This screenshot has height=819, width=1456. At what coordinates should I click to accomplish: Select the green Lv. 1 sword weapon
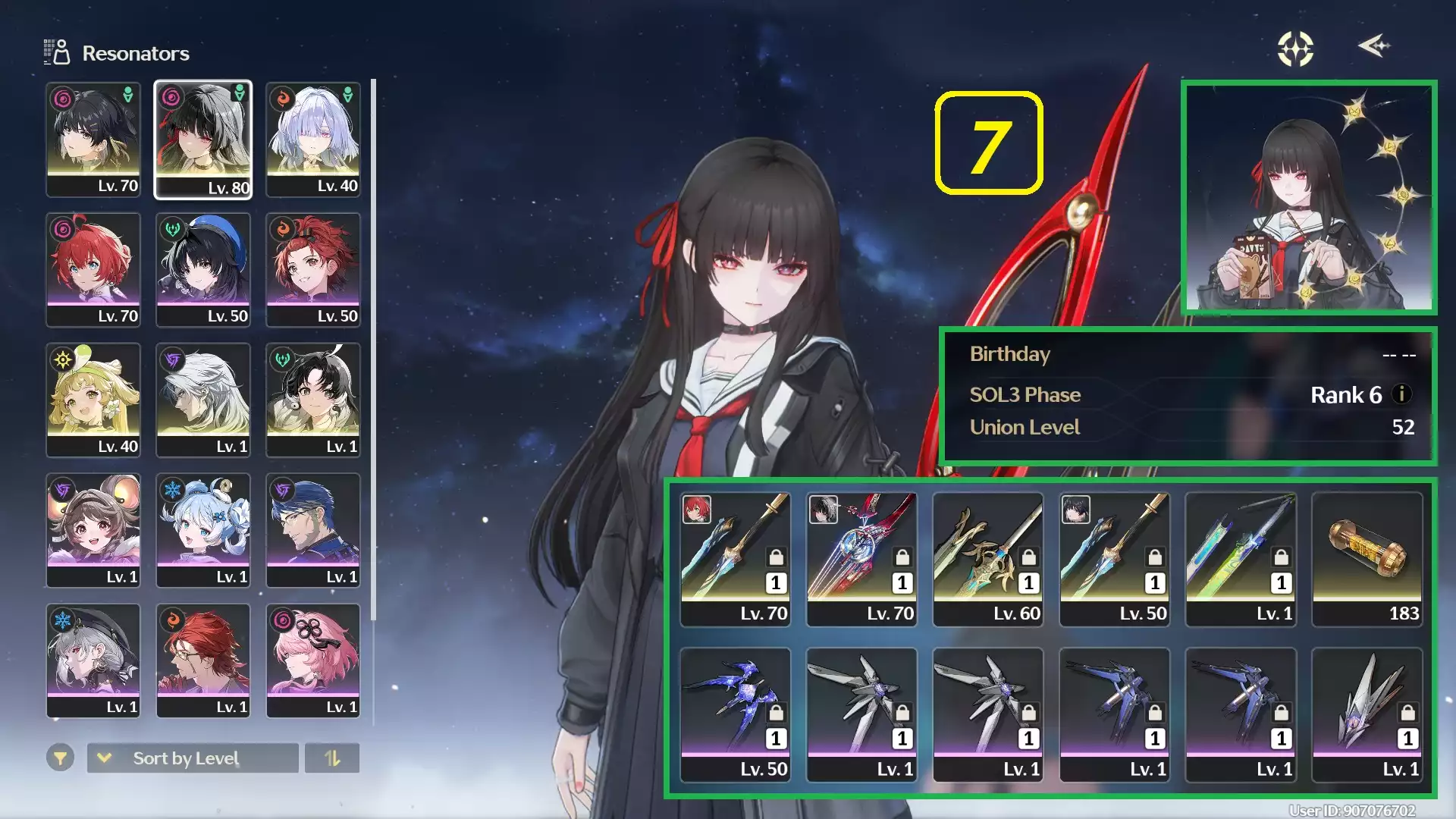coord(1241,559)
